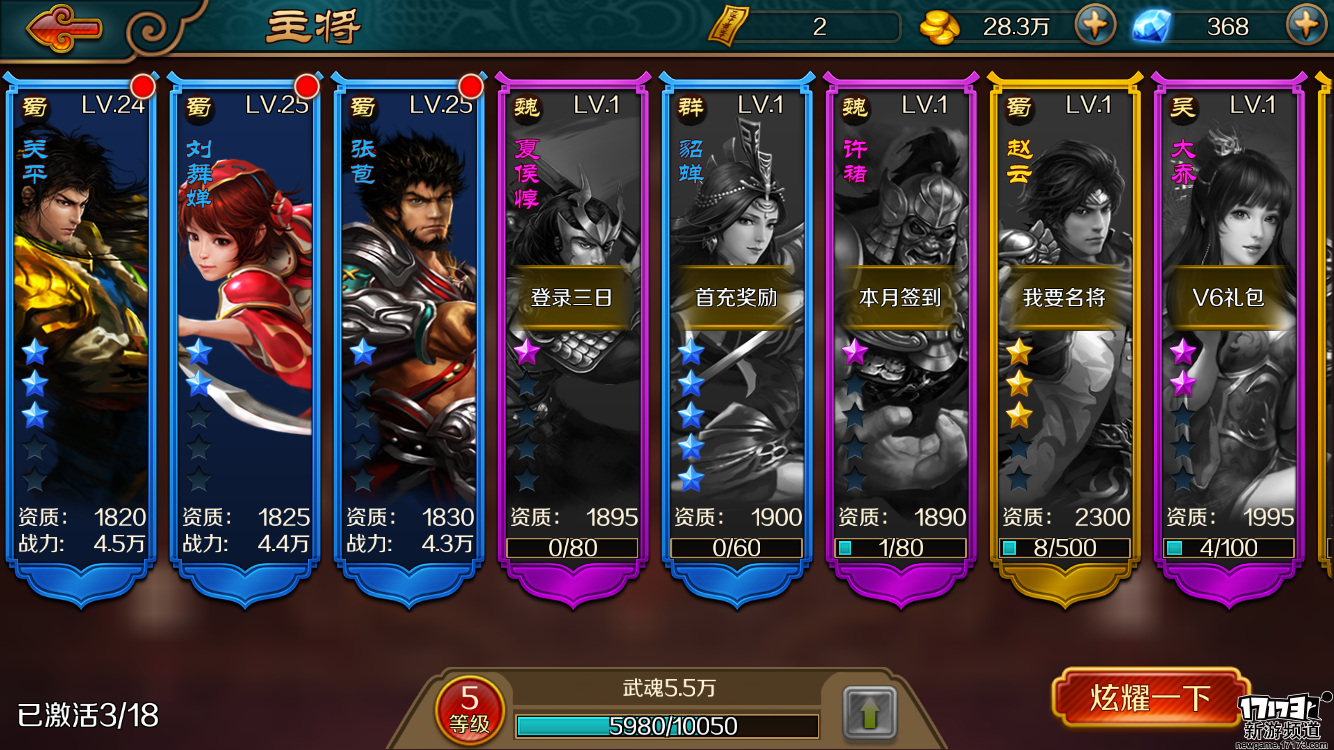Open the 张苞 hero card

coord(408,330)
